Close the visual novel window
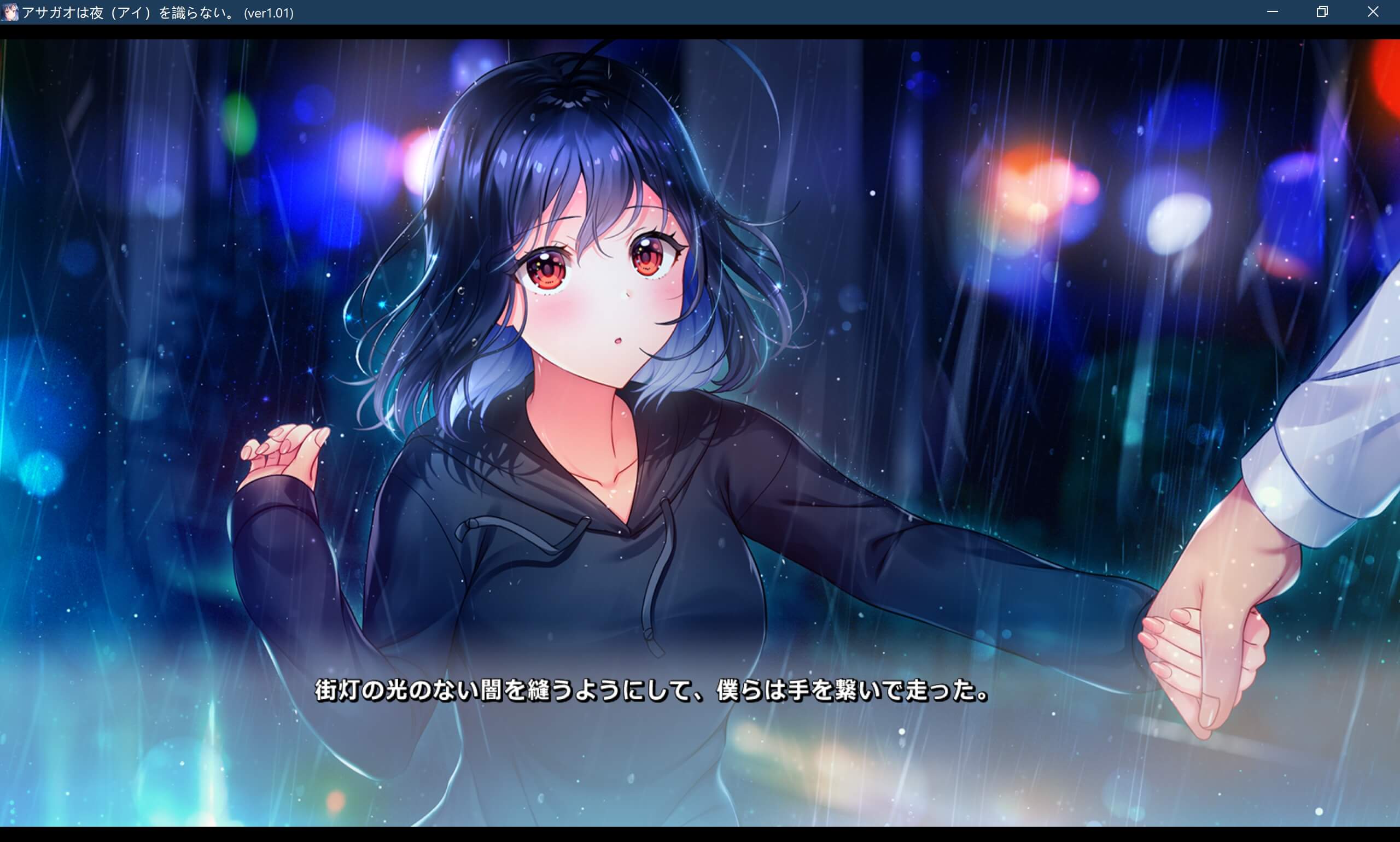The width and height of the screenshot is (1400, 842). [1373, 12]
